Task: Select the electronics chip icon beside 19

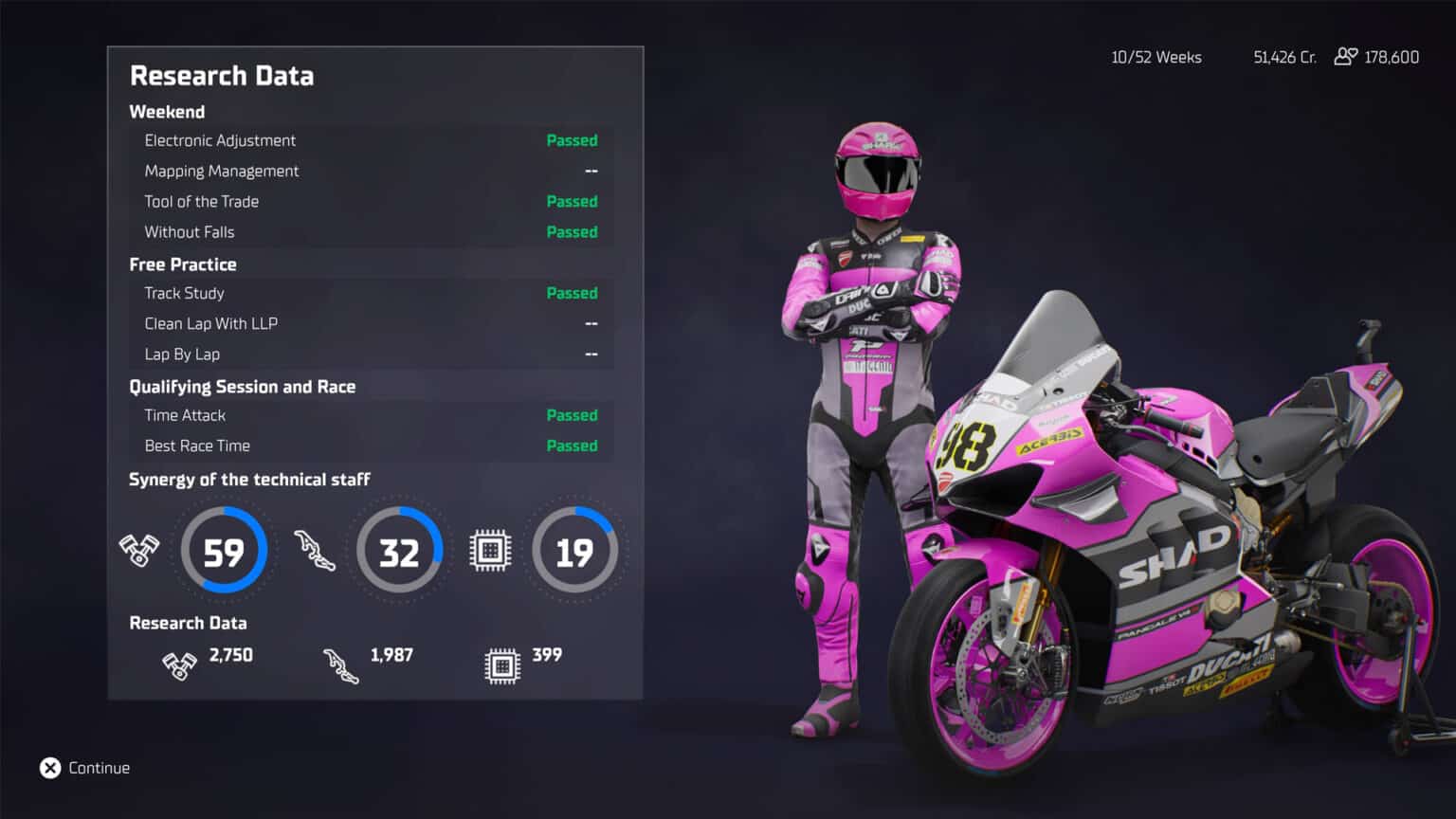Action: (x=490, y=550)
